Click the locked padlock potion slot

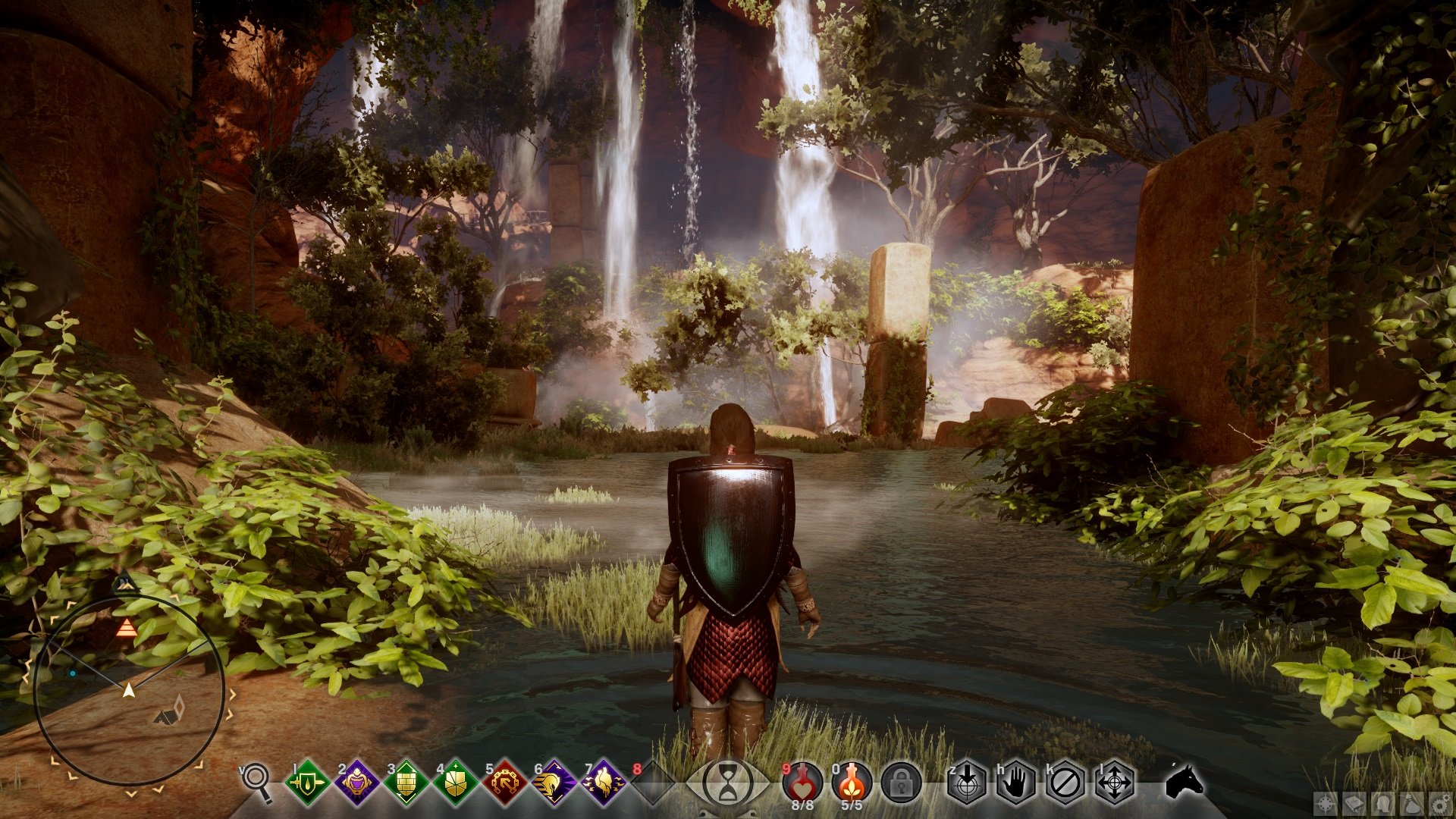(x=901, y=783)
